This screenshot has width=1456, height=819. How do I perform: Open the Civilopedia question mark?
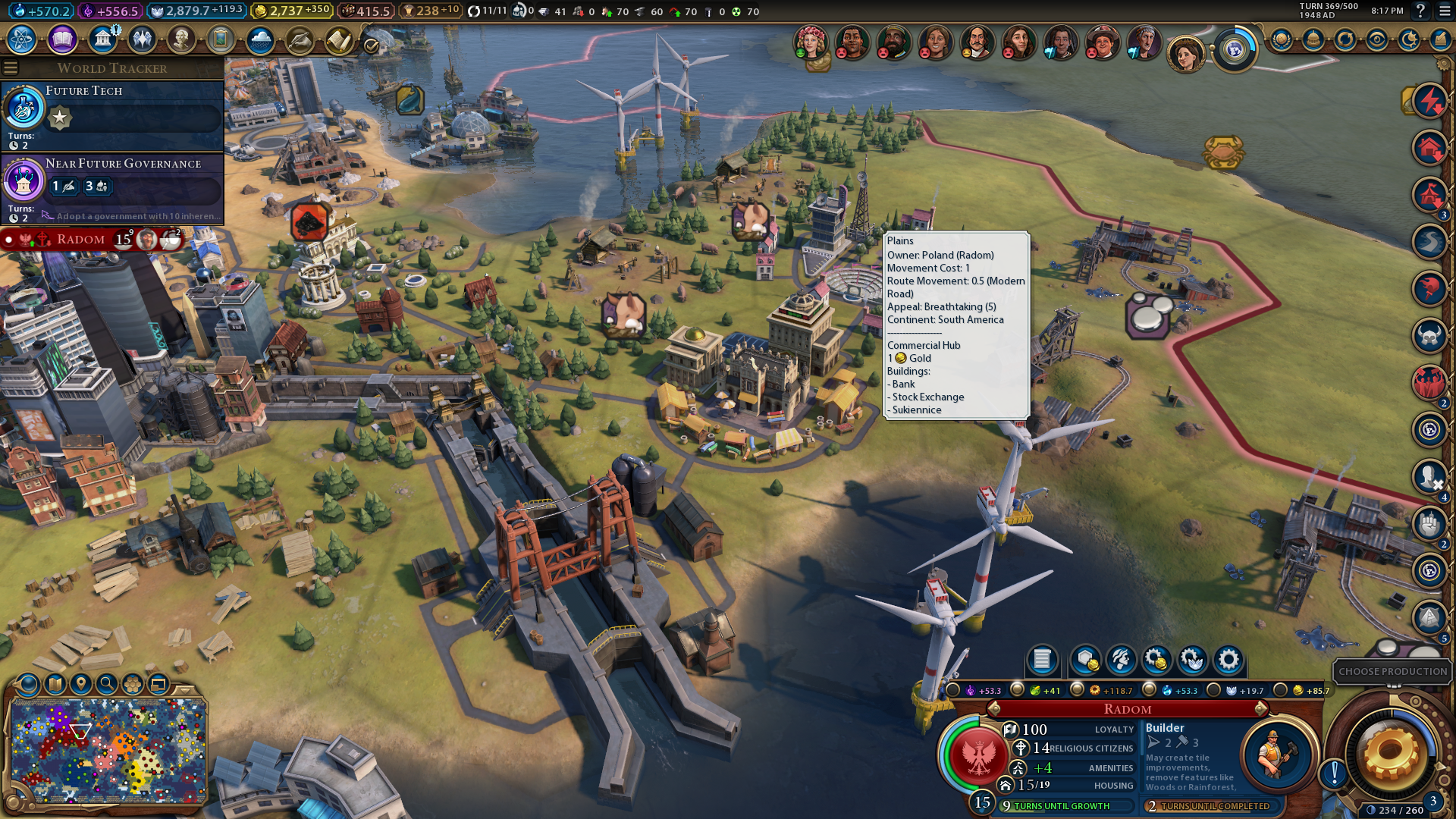click(x=1420, y=11)
